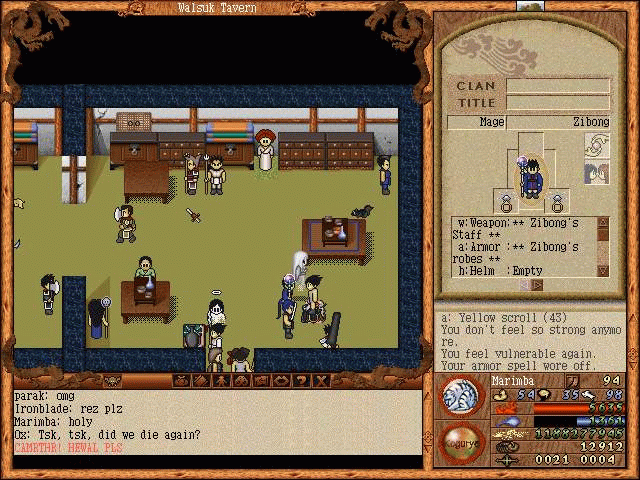Open the pouch toolbar icon
The height and width of the screenshot is (480, 640).
click(x=181, y=381)
